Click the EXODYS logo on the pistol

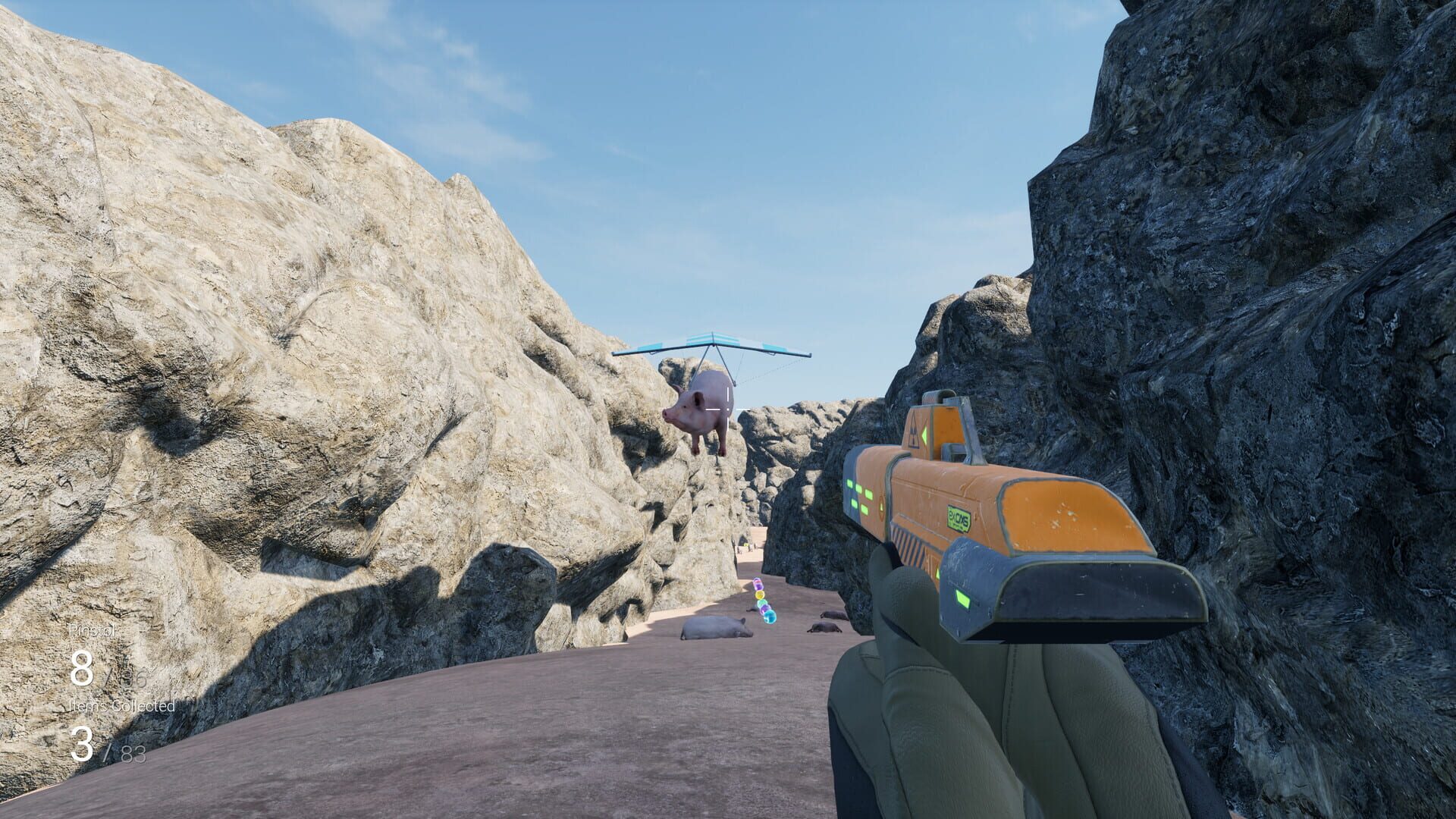coord(959,518)
